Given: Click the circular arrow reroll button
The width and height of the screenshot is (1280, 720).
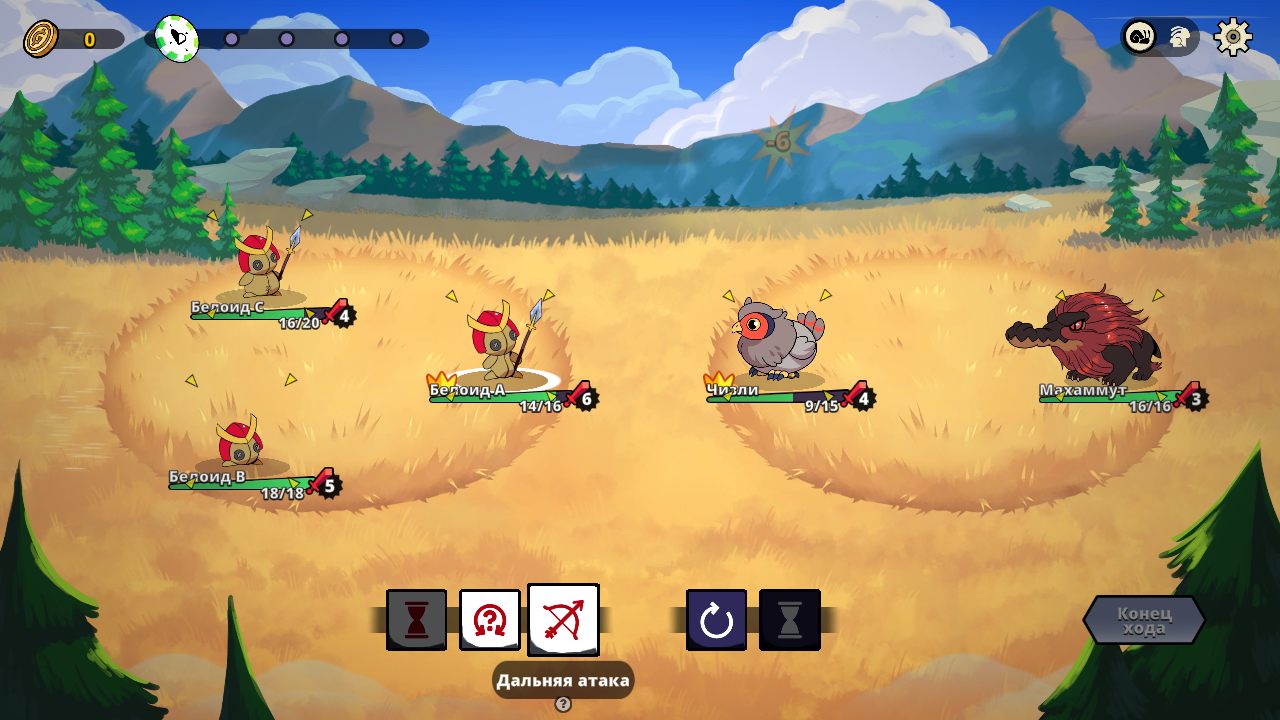Looking at the screenshot, I should (x=716, y=620).
